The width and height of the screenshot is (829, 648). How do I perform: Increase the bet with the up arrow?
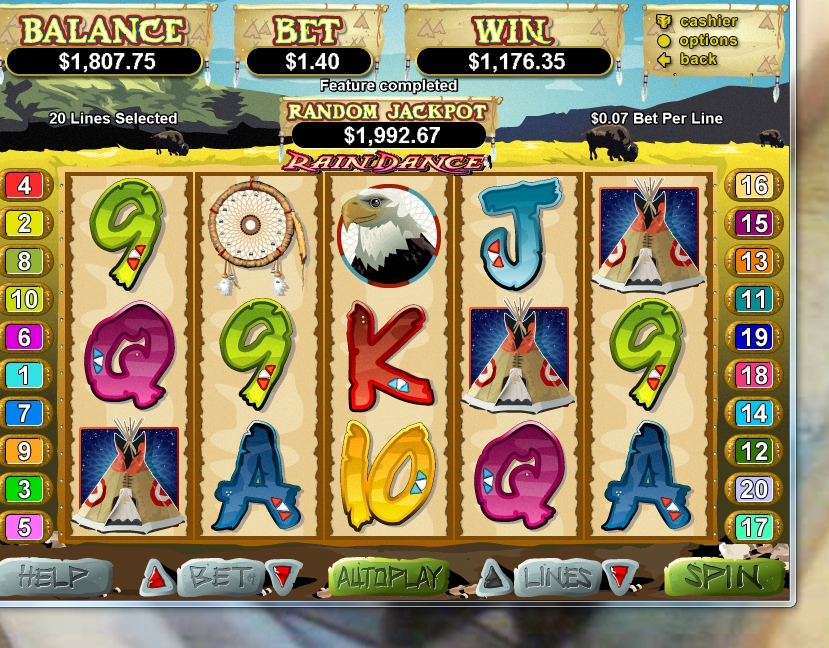pyautogui.click(x=155, y=576)
